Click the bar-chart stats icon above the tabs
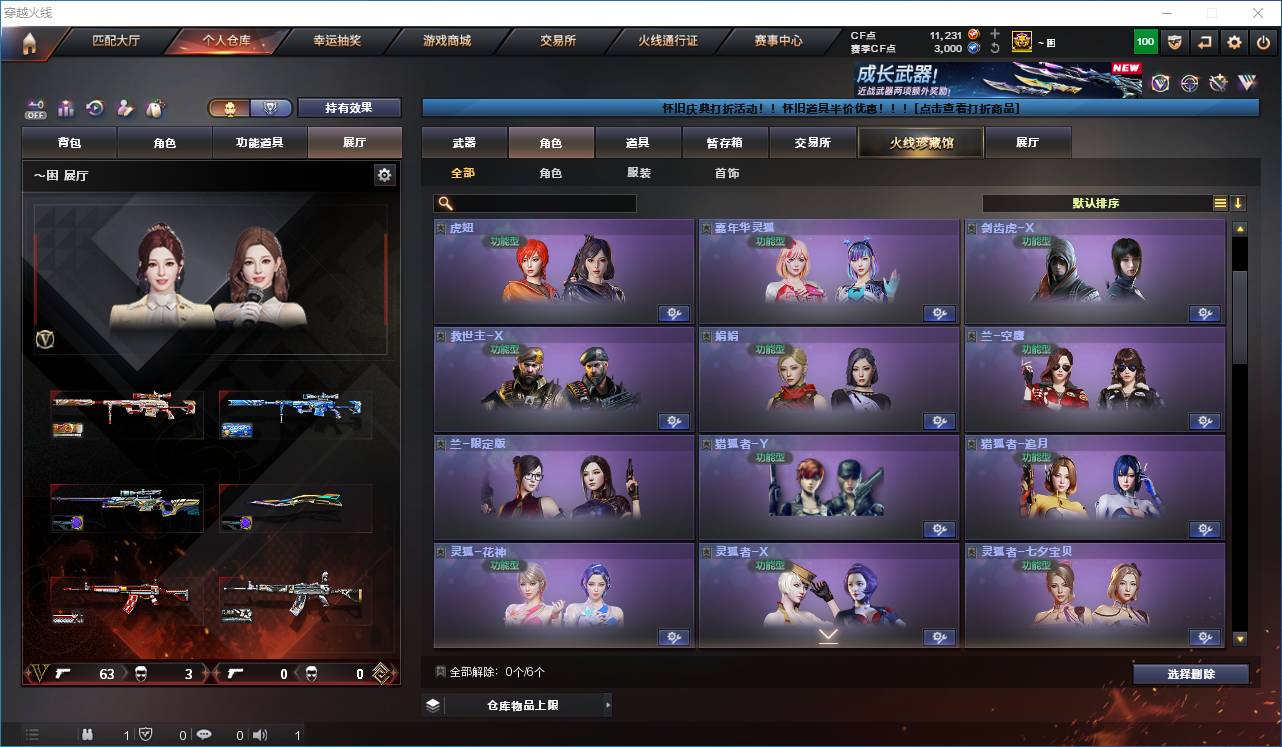The width and height of the screenshot is (1282, 747). click(x=65, y=107)
